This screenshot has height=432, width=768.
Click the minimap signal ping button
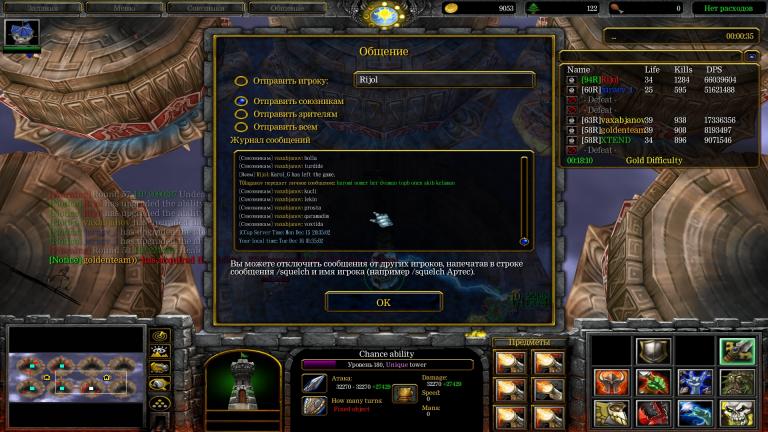tap(158, 335)
